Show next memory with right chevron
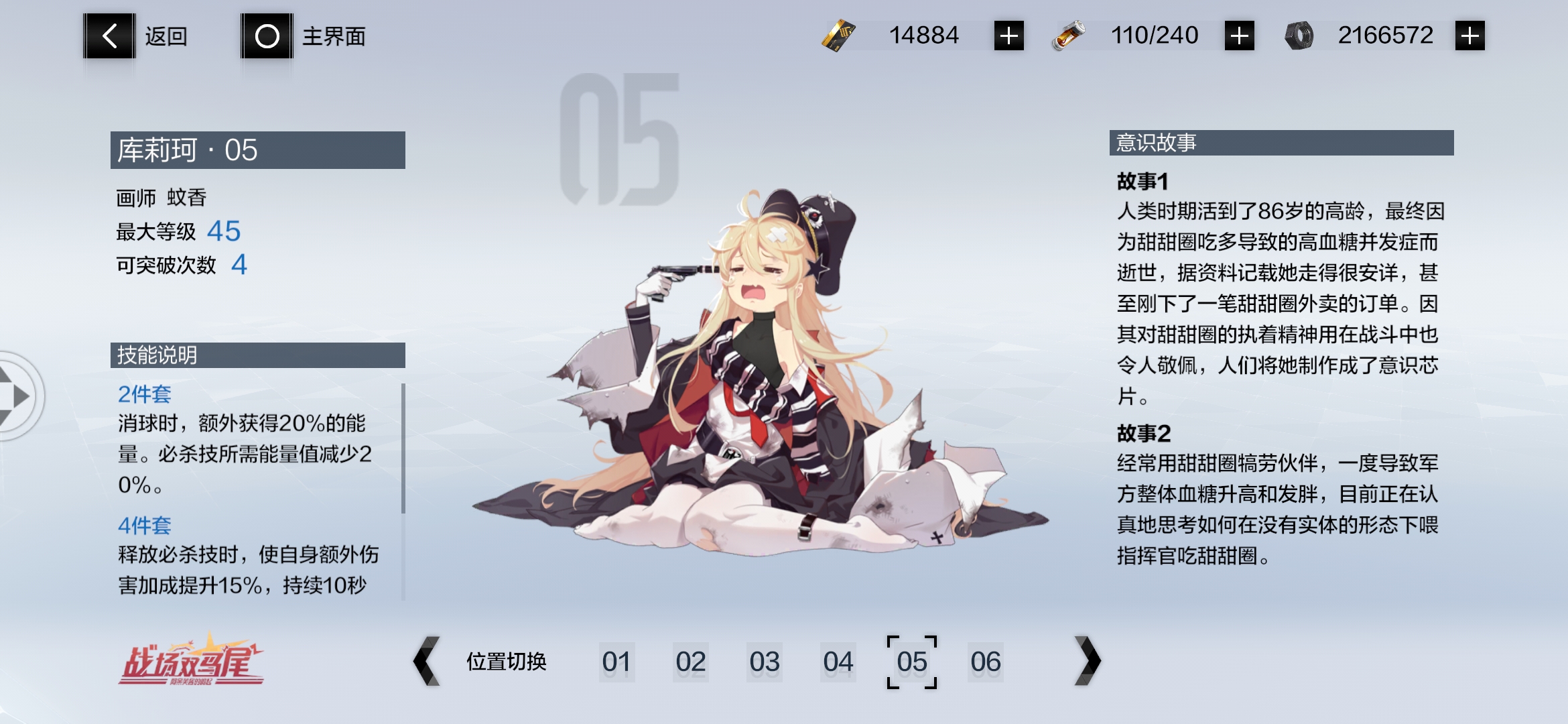 click(x=1087, y=661)
